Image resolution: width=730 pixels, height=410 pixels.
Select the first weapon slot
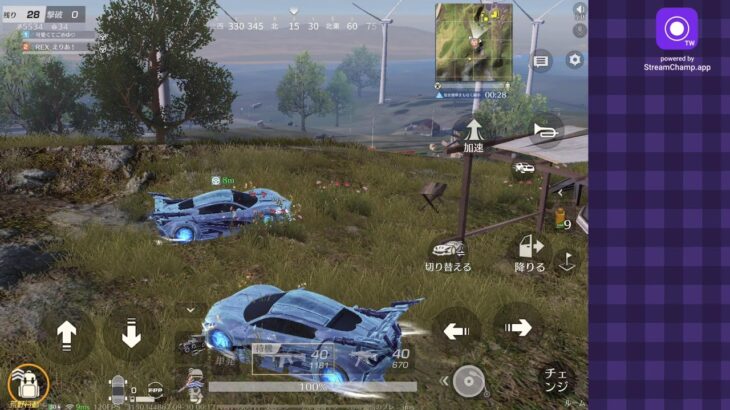(x=292, y=358)
